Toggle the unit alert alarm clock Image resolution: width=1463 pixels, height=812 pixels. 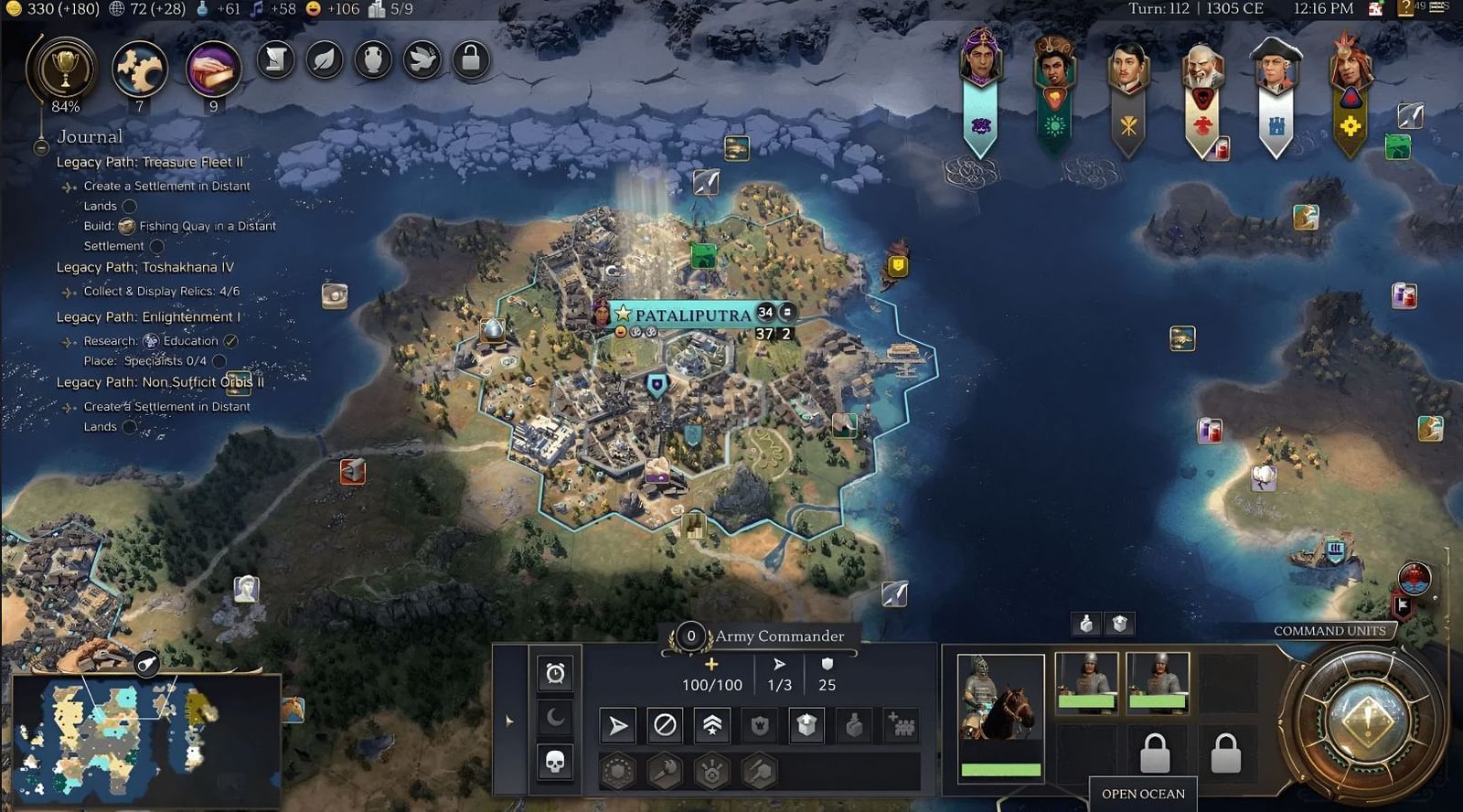[x=555, y=673]
